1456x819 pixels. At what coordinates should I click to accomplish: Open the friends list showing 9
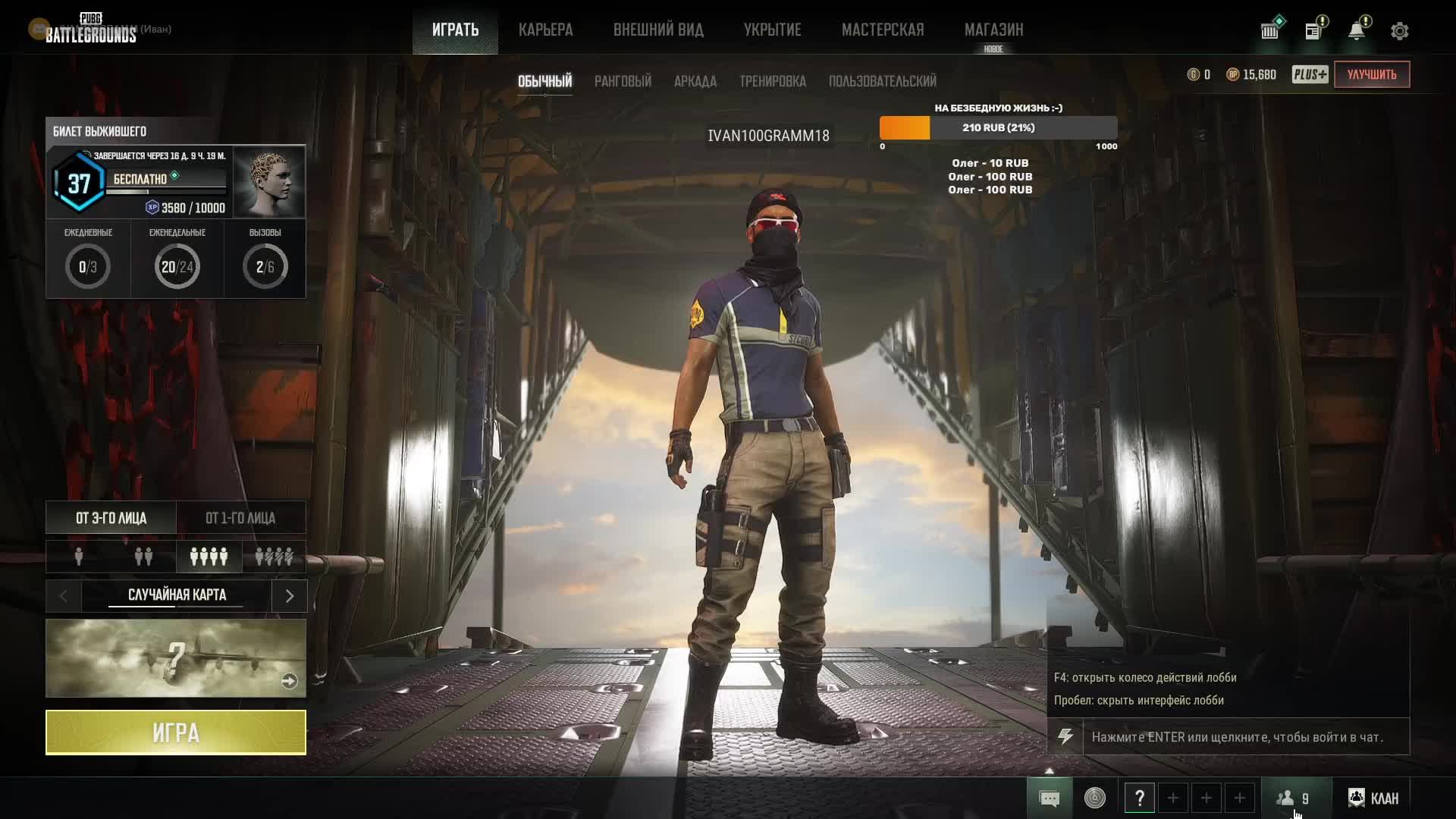pyautogui.click(x=1294, y=798)
